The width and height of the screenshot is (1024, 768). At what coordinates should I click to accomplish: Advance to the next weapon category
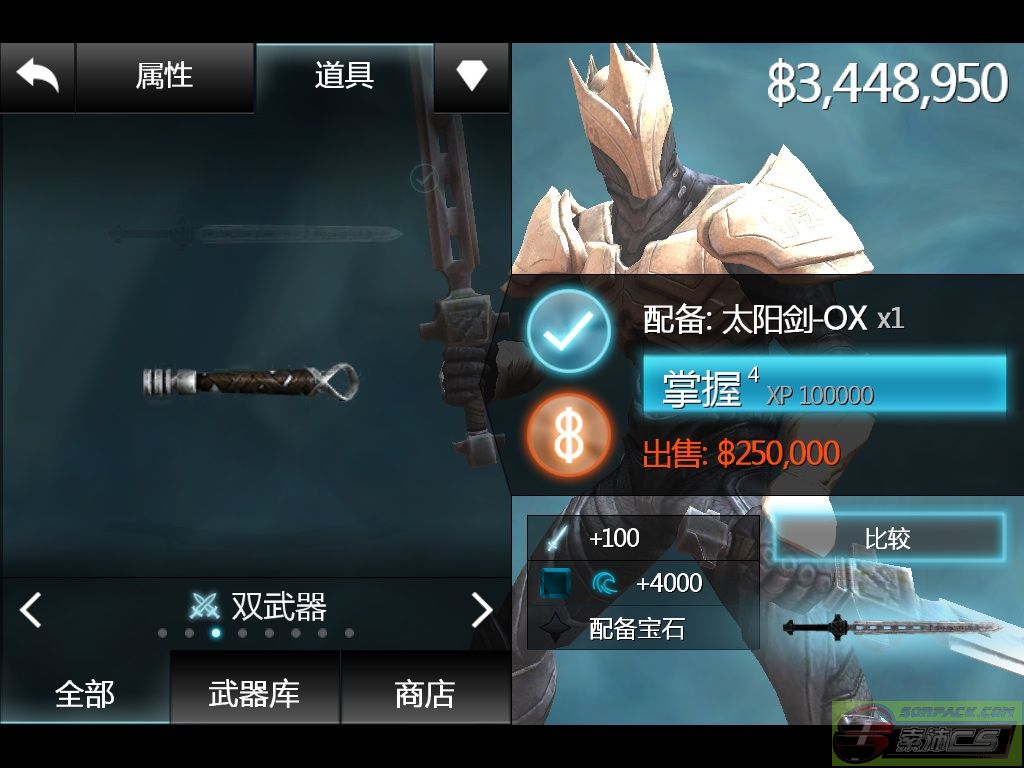[x=482, y=608]
